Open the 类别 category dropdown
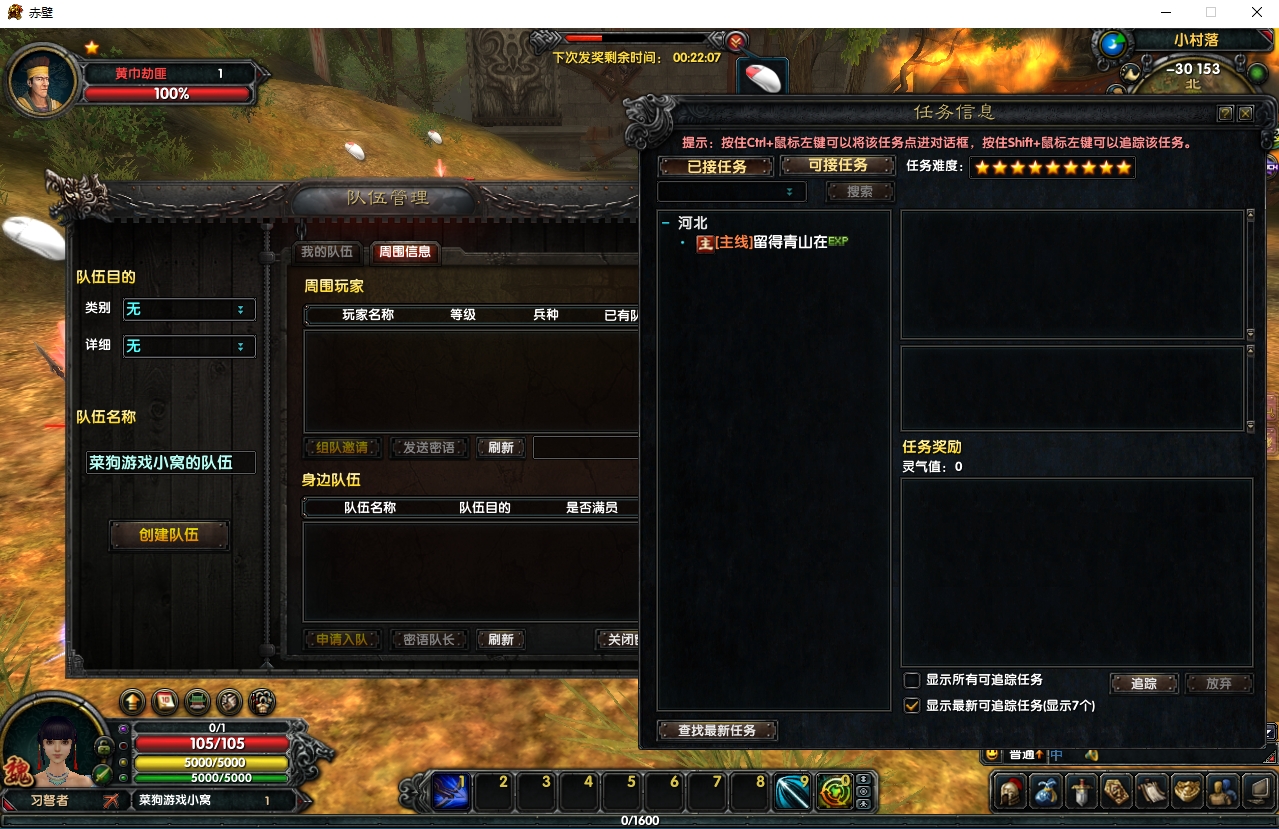1279x829 pixels. coord(189,310)
